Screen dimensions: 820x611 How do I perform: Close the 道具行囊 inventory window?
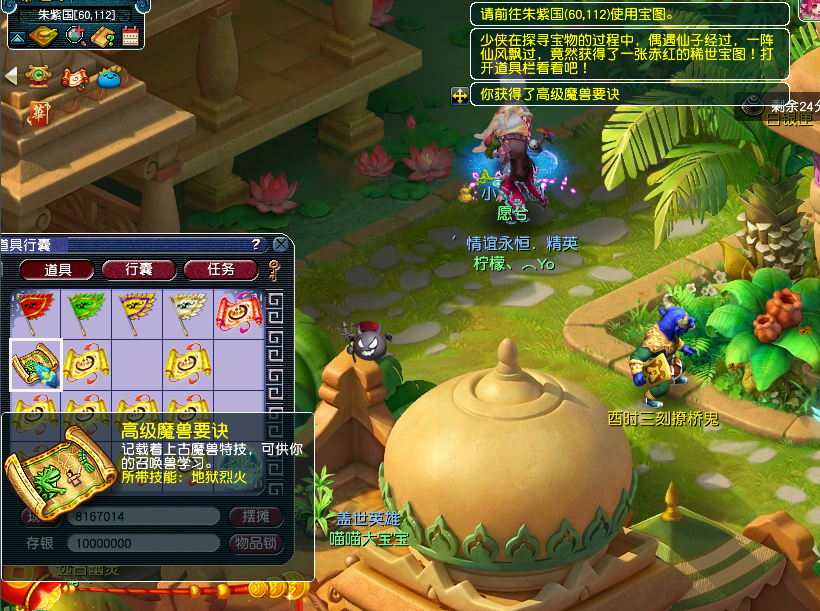pyautogui.click(x=281, y=244)
